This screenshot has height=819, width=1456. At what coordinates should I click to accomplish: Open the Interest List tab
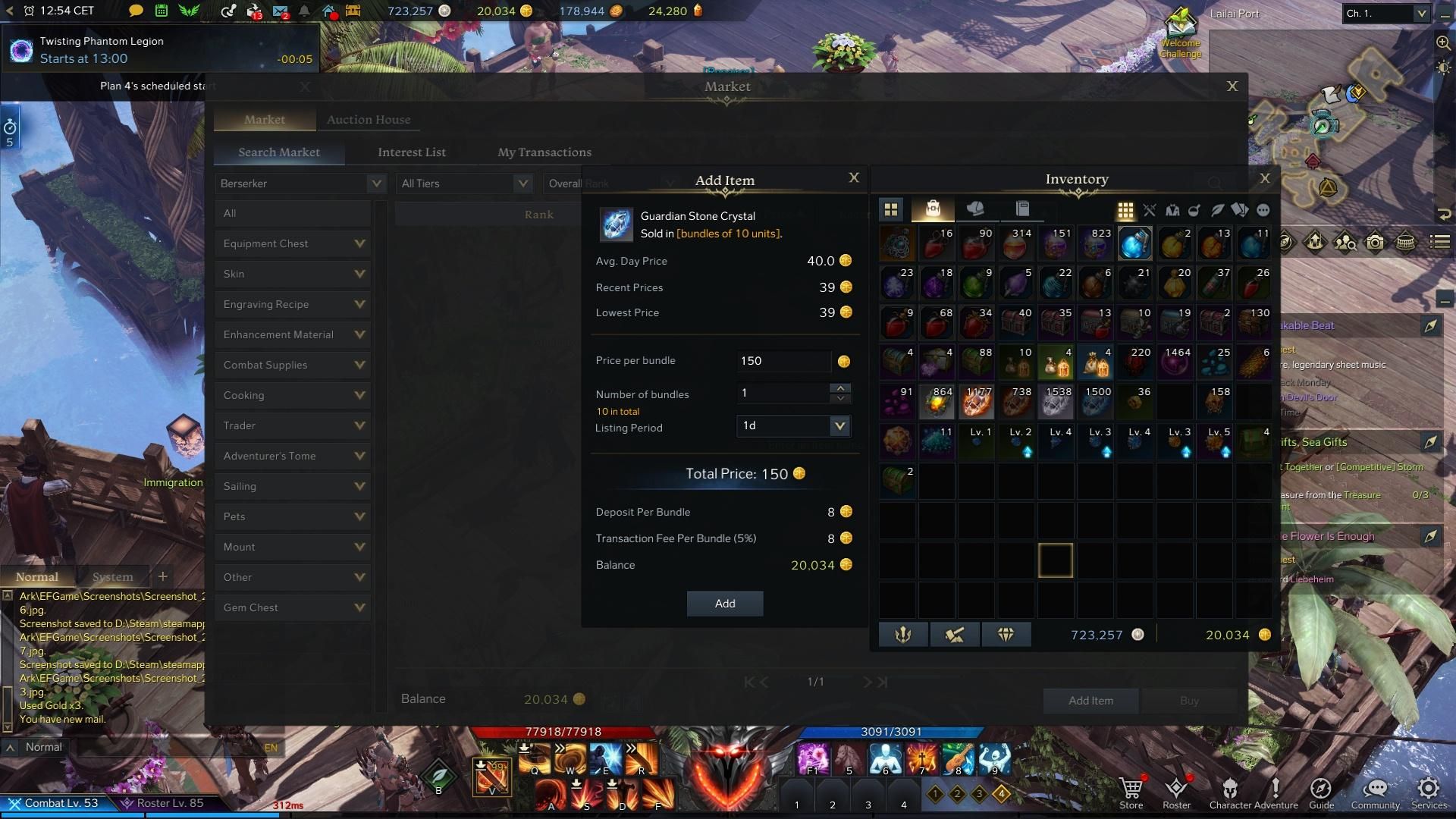click(412, 152)
